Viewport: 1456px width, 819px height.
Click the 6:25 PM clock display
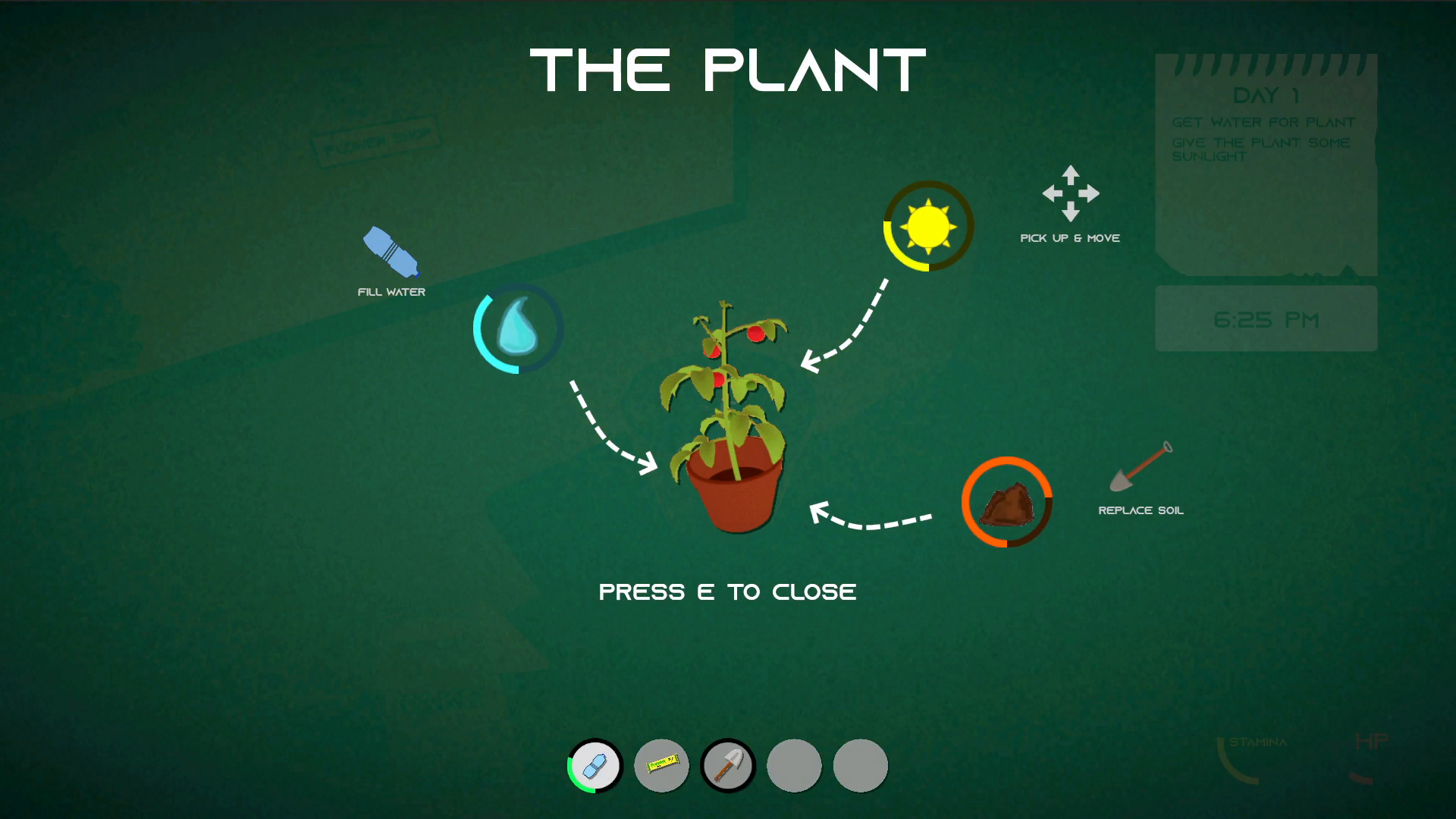(x=1265, y=318)
